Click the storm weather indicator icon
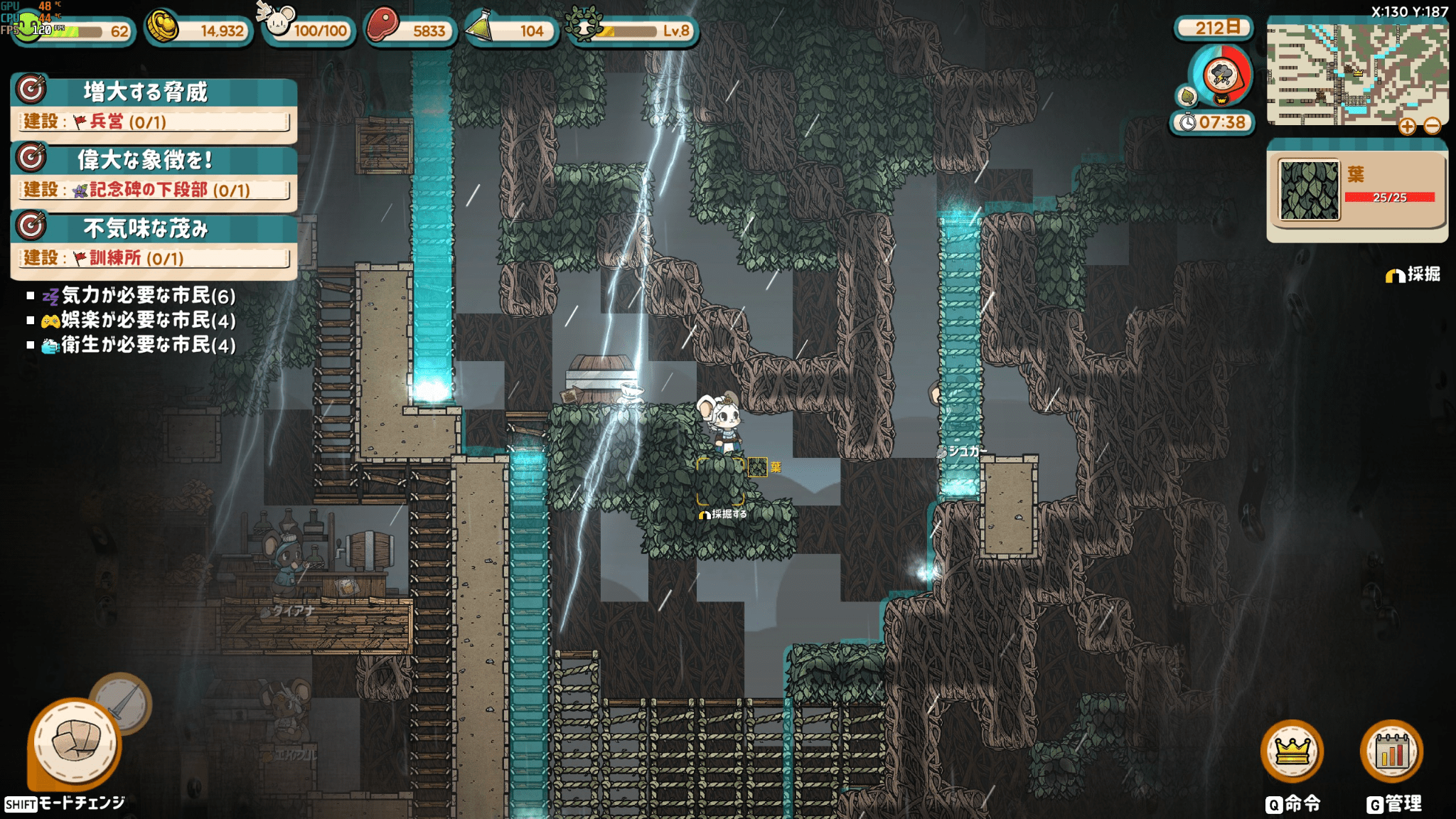1456x819 pixels. tap(1221, 75)
